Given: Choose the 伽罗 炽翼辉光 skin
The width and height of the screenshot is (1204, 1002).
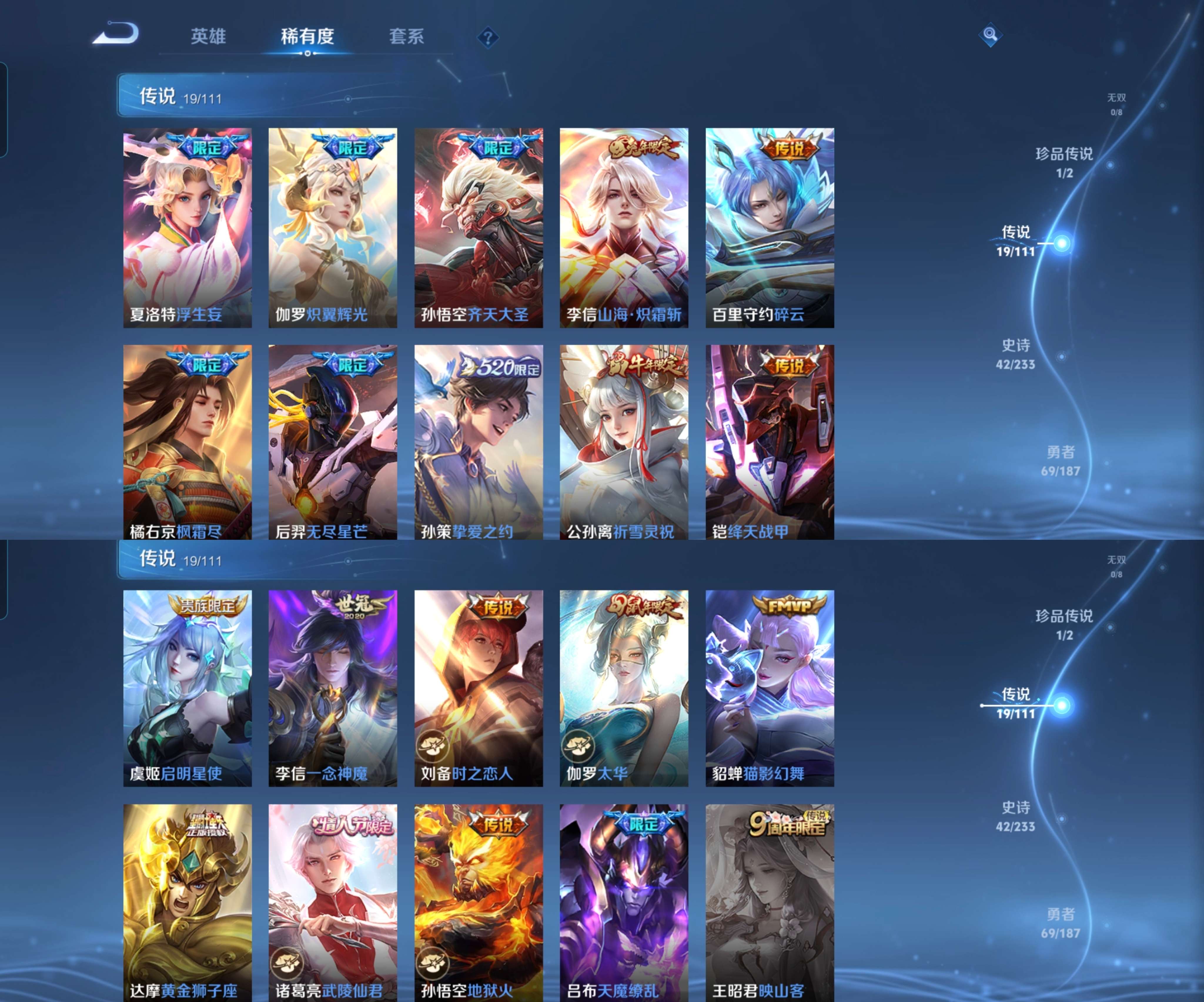Looking at the screenshot, I should pos(332,227).
